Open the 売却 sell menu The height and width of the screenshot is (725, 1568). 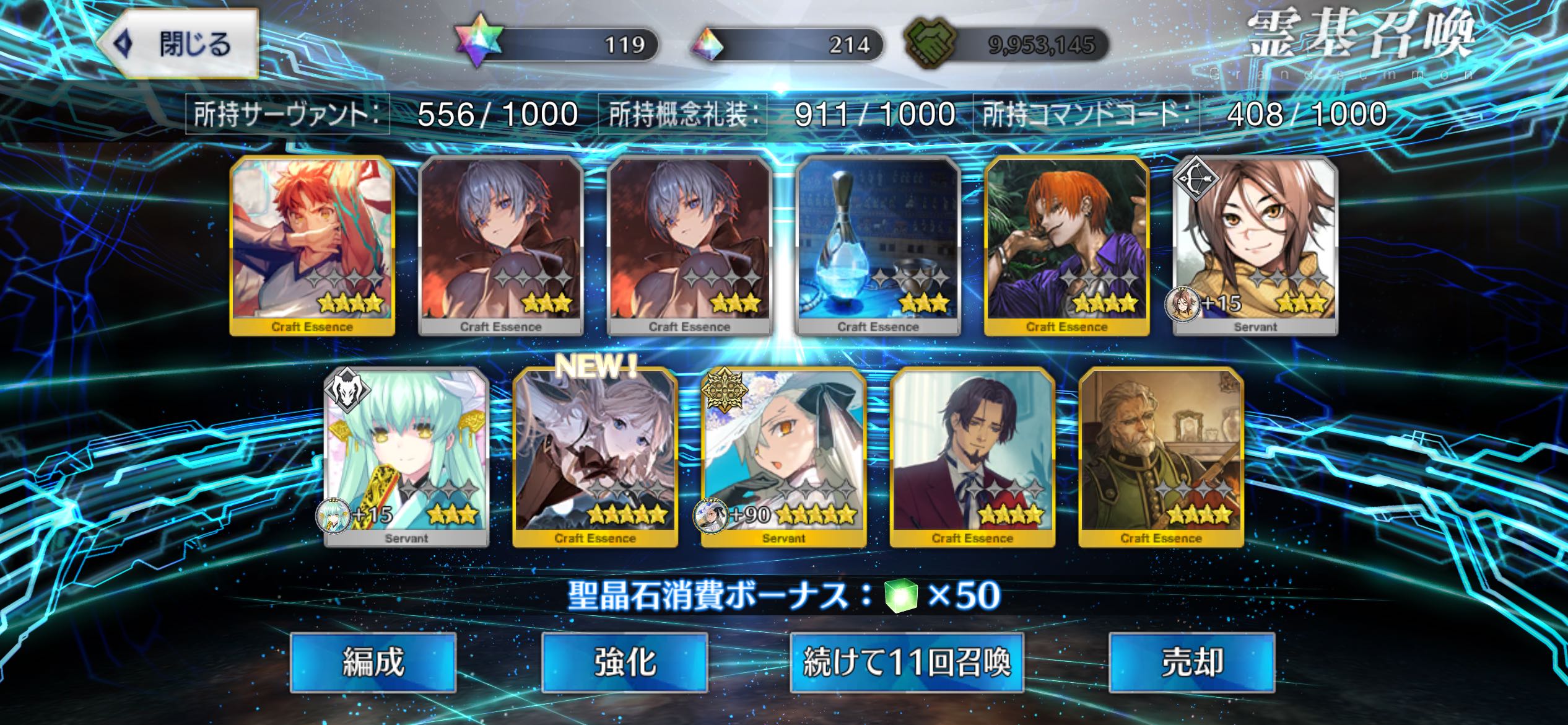click(1191, 662)
